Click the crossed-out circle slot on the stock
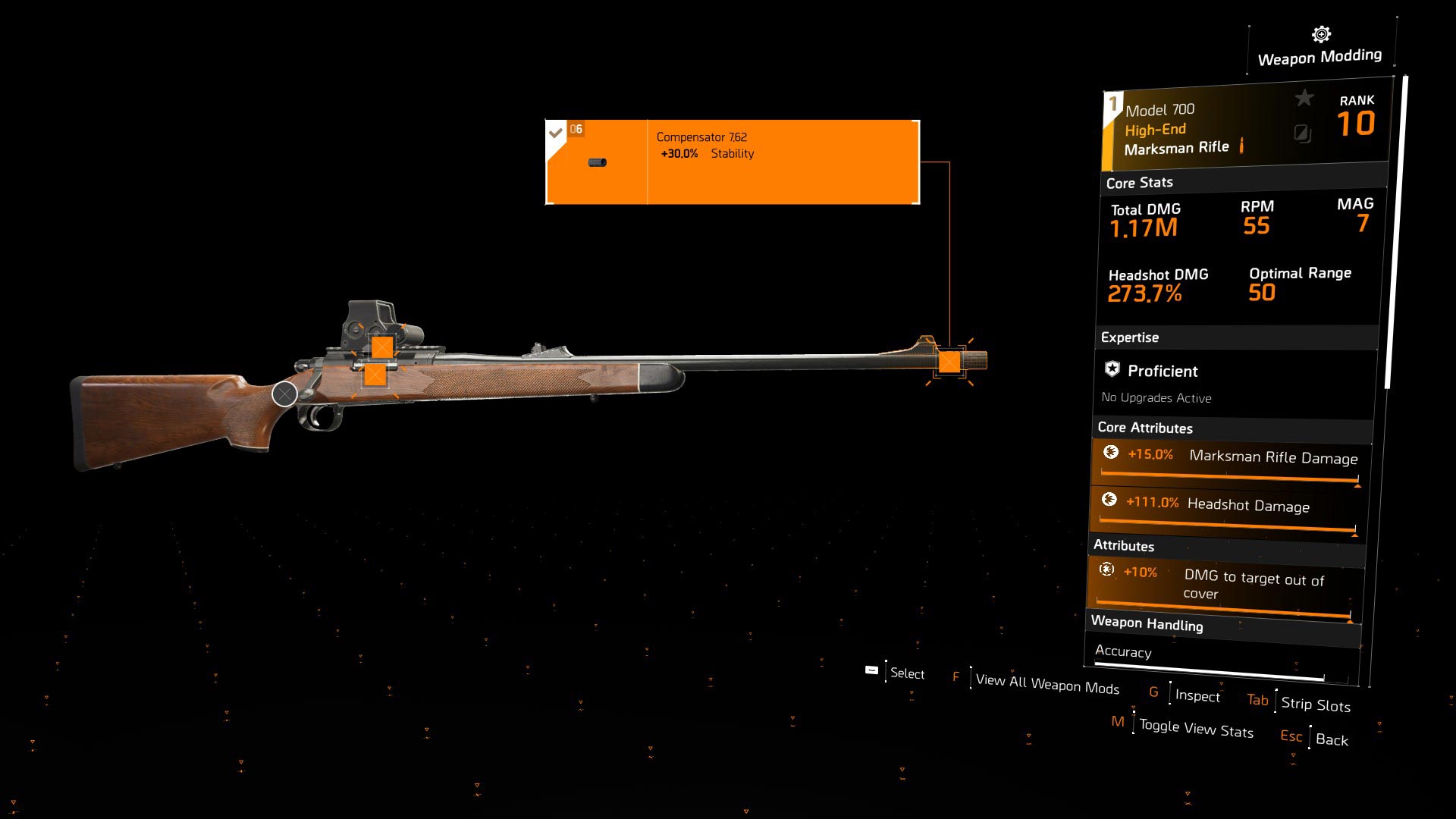This screenshot has height=819, width=1456. coord(284,394)
